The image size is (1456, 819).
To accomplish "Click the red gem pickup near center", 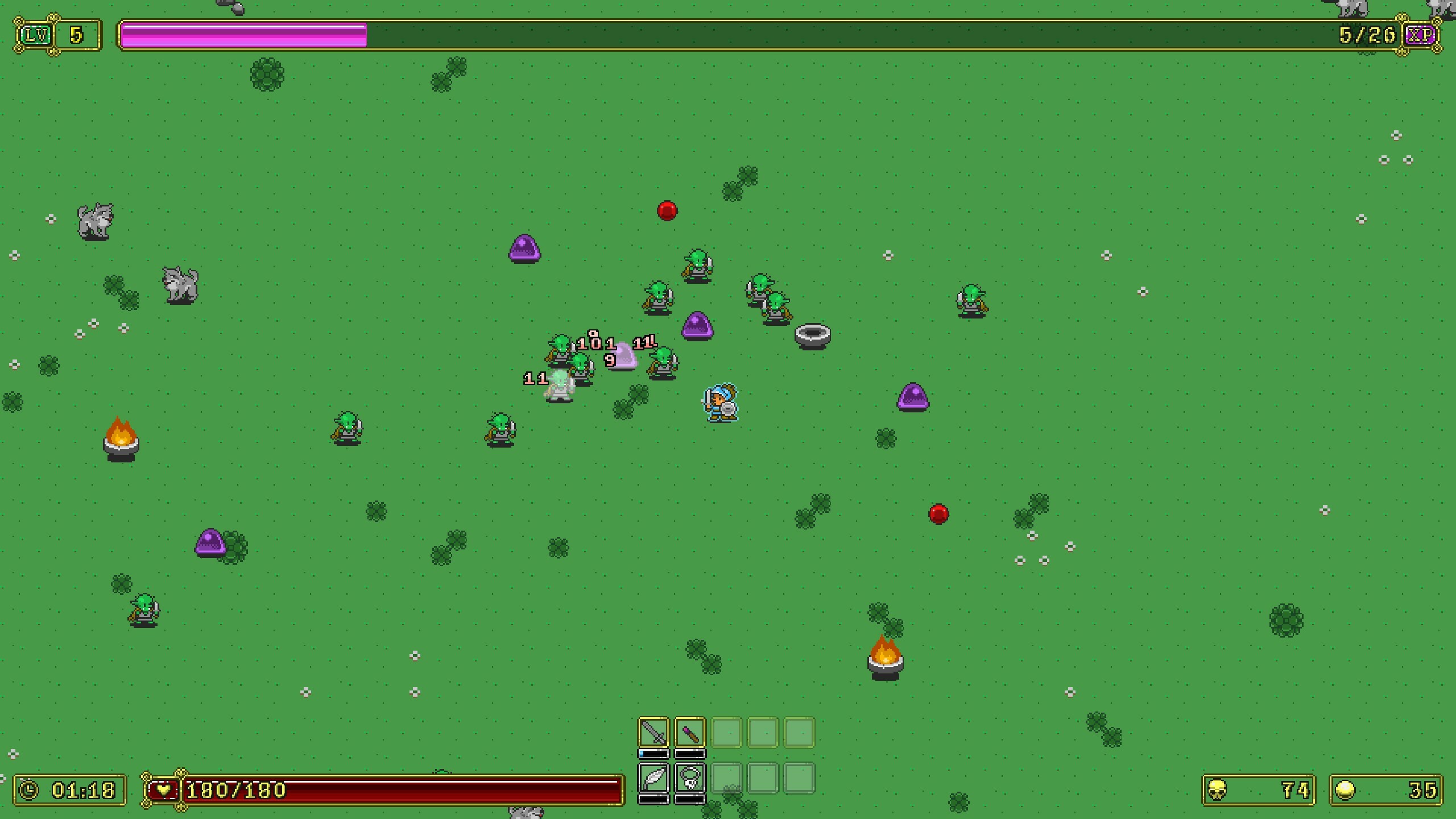I will [667, 210].
